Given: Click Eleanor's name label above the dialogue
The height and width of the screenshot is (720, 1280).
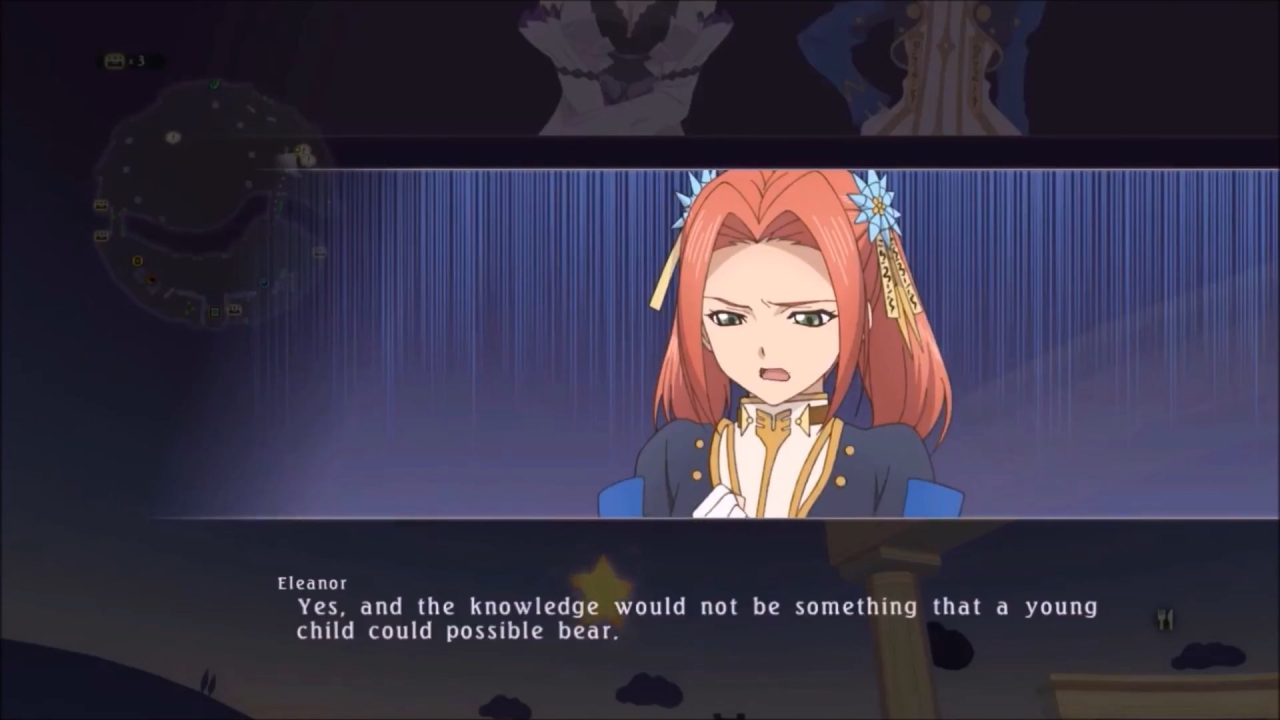Looking at the screenshot, I should tap(312, 583).
